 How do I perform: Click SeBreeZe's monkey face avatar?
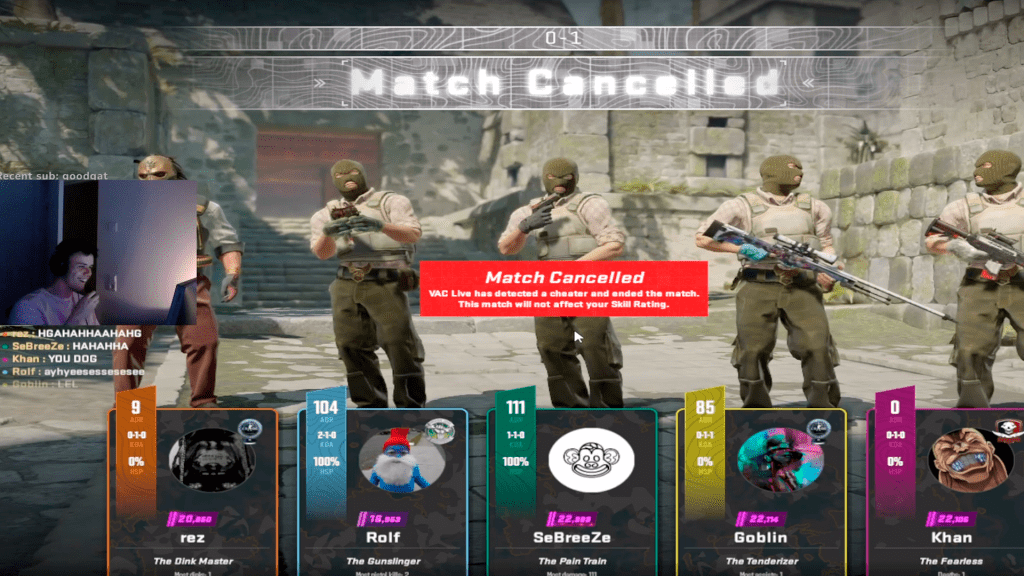click(591, 459)
